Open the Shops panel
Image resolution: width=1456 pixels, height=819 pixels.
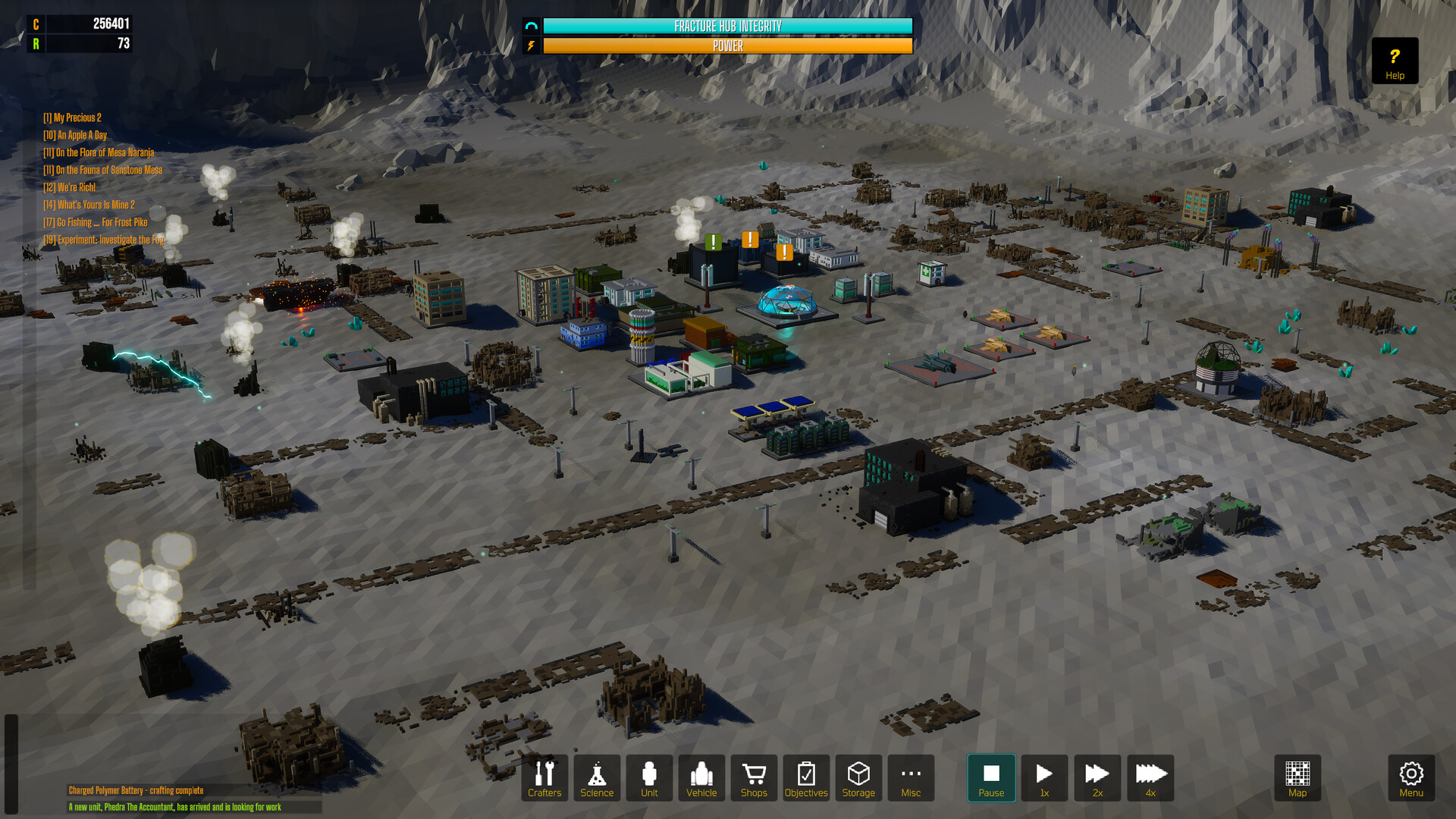click(753, 778)
